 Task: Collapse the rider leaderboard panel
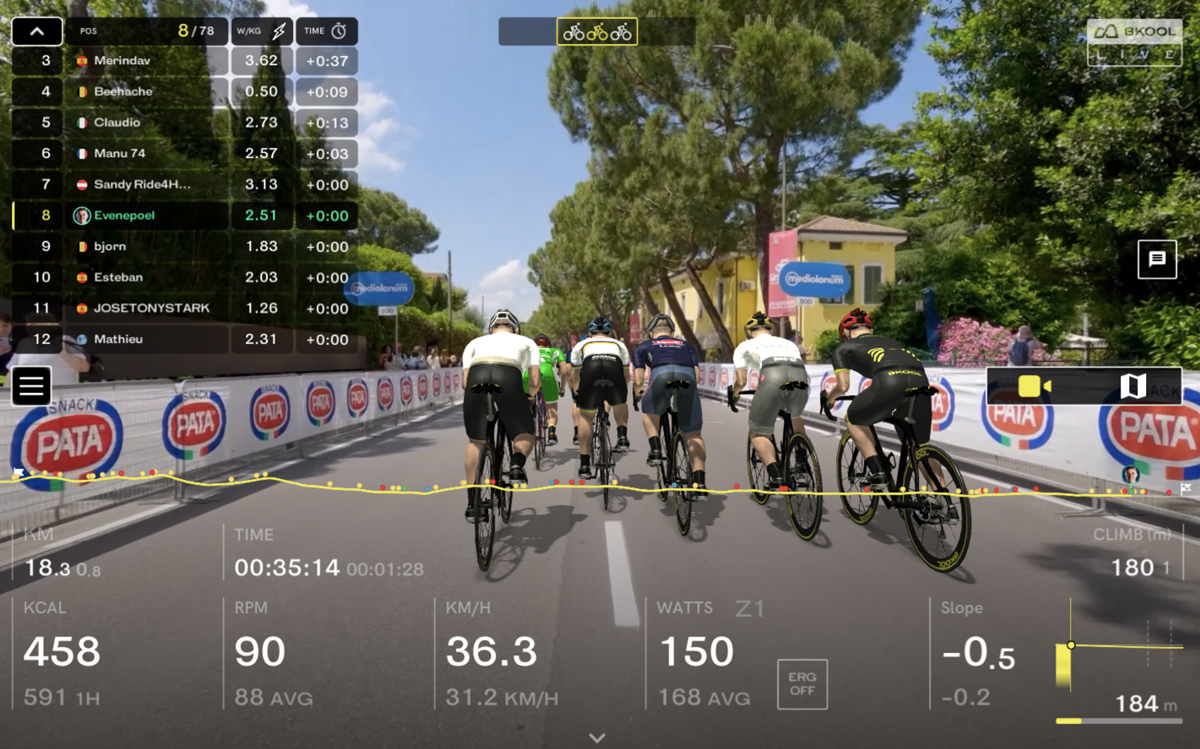coord(37,31)
